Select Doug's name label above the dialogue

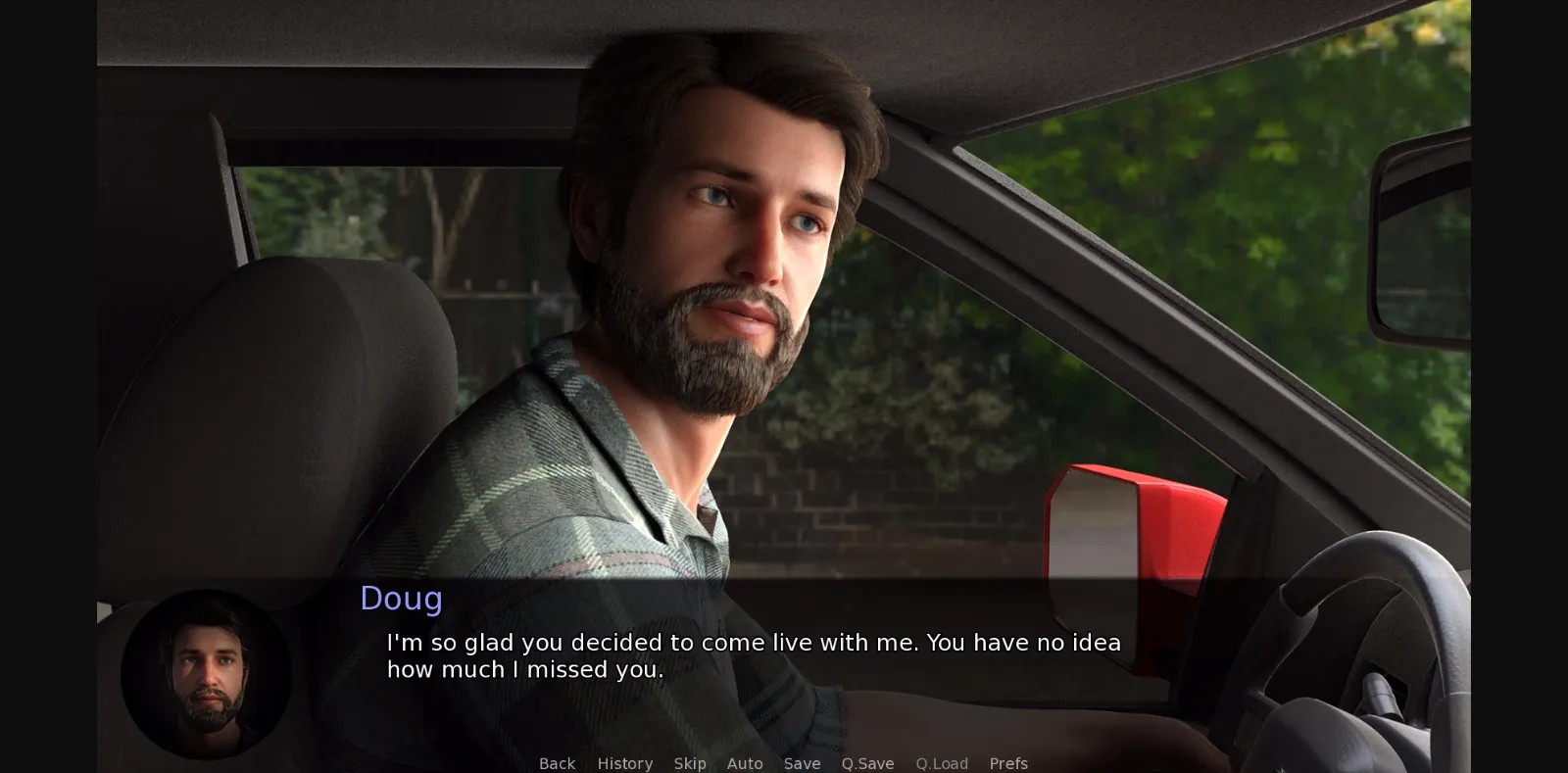(x=401, y=599)
